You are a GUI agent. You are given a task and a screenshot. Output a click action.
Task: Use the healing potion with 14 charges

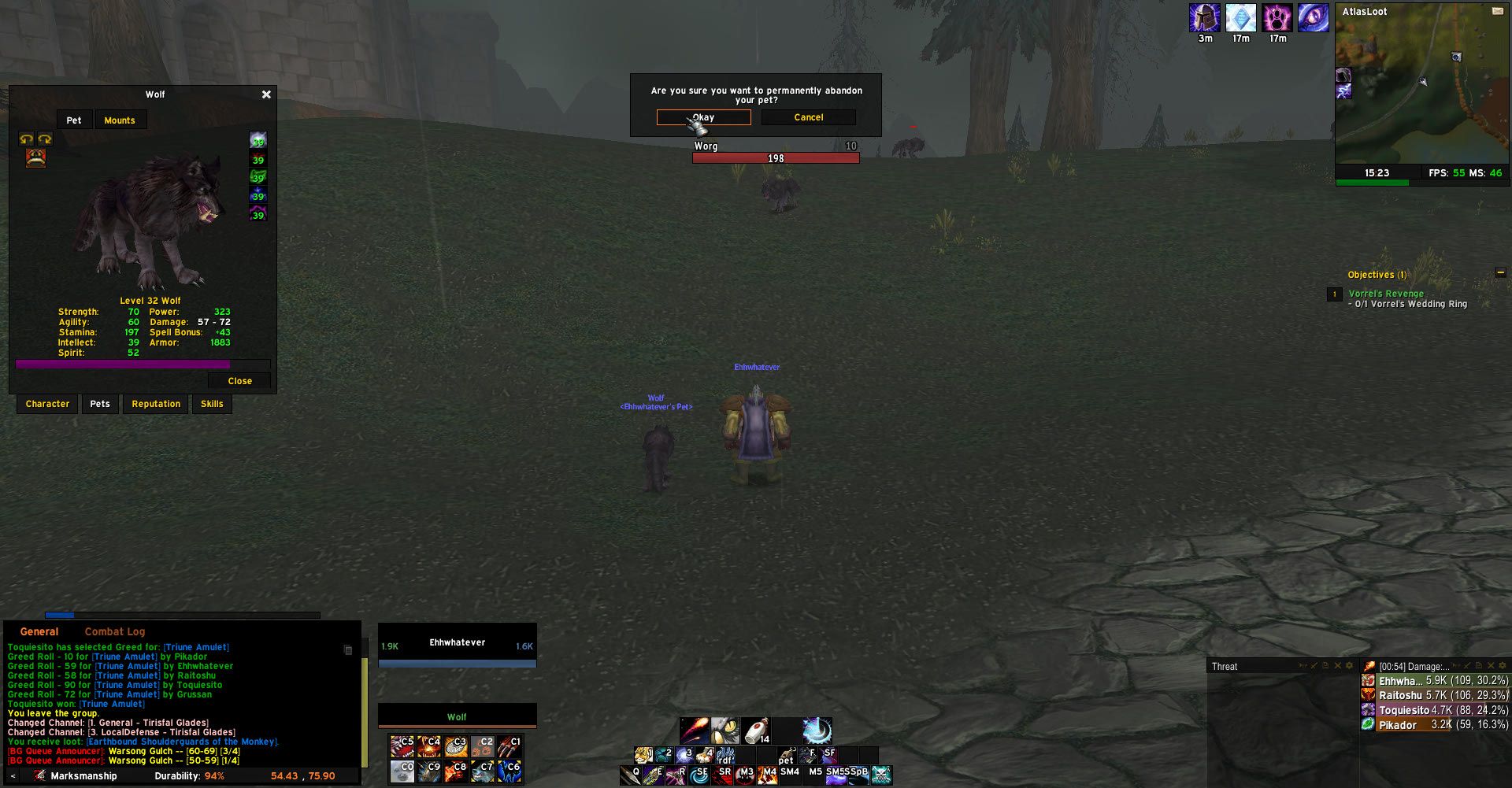point(755,731)
